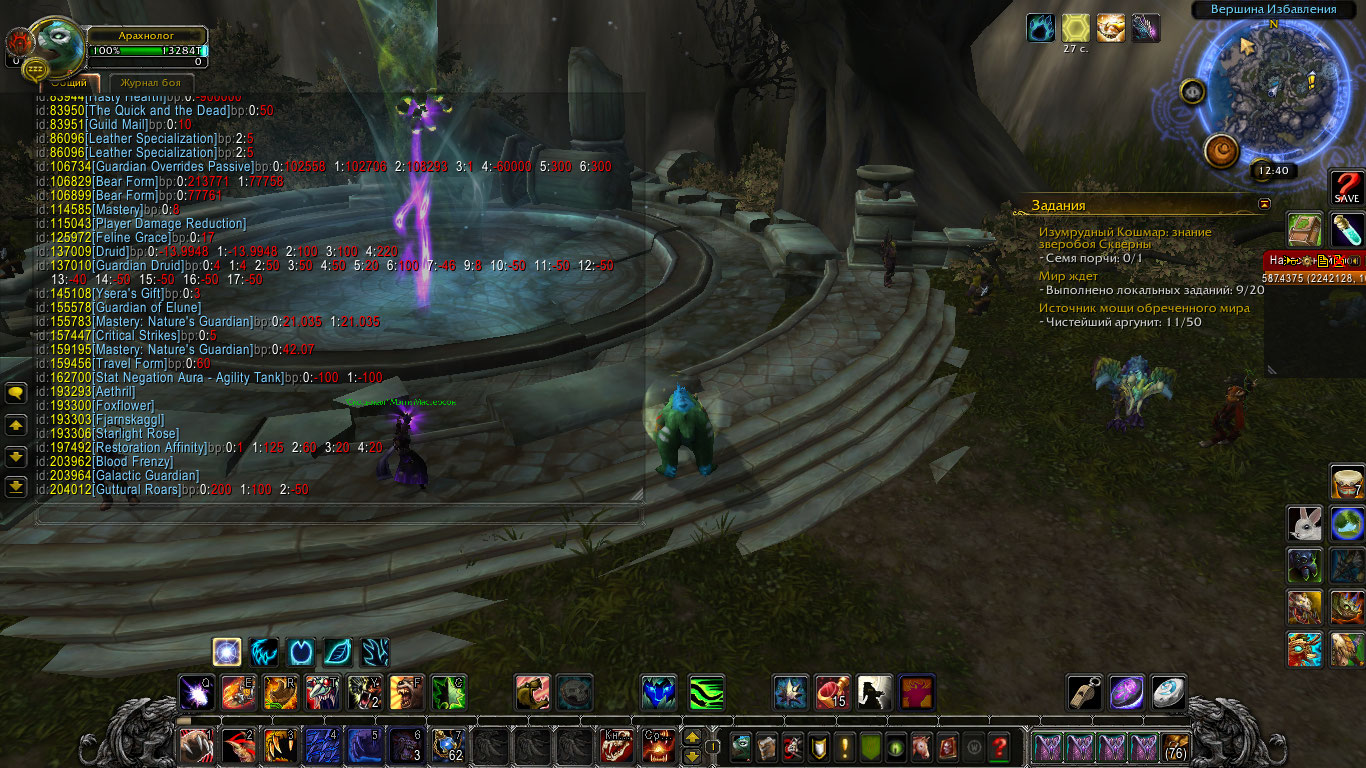
Task: Use the whistle item on the action bar
Action: (1083, 692)
